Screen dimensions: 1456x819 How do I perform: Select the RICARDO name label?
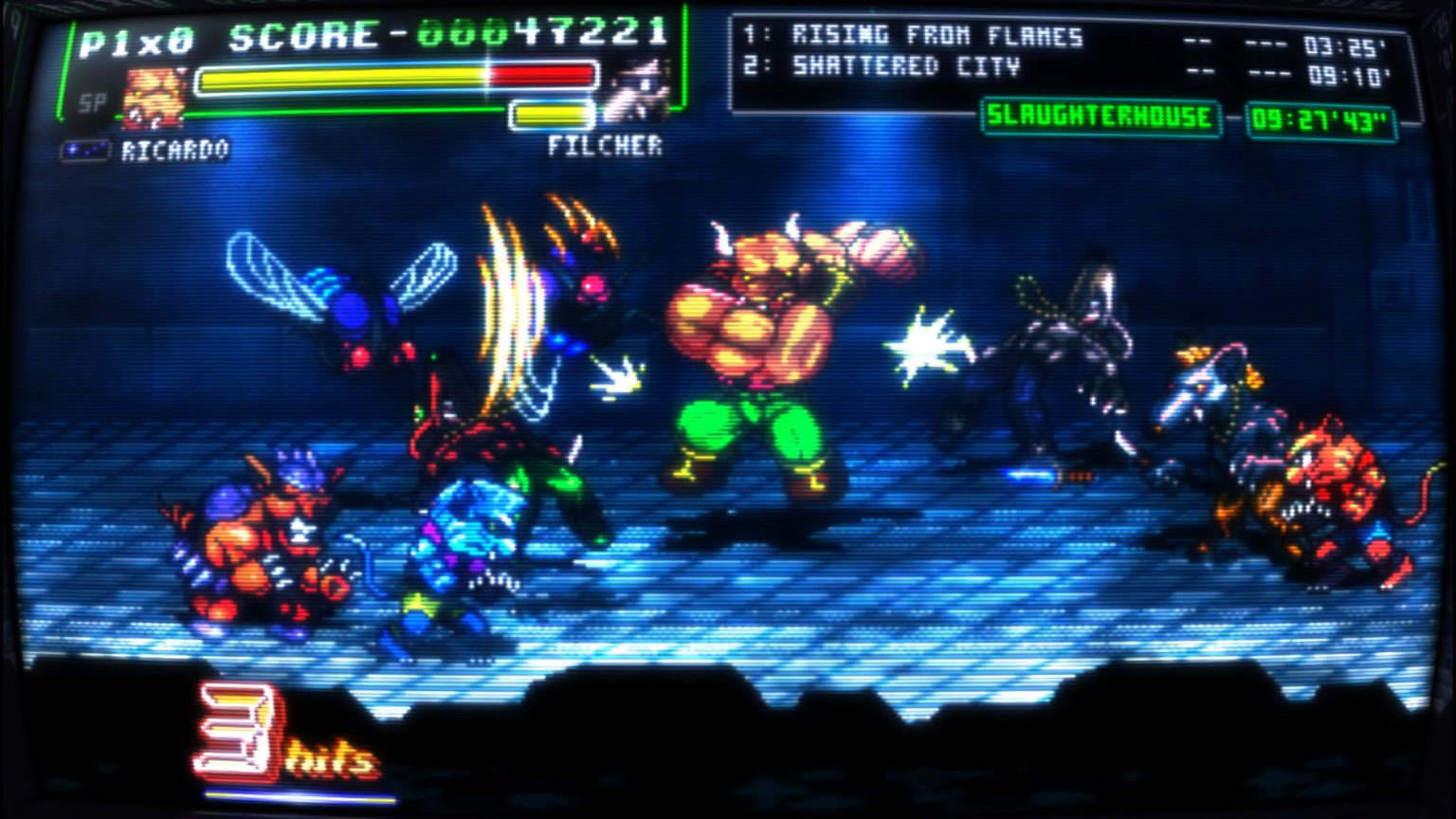pos(175,148)
